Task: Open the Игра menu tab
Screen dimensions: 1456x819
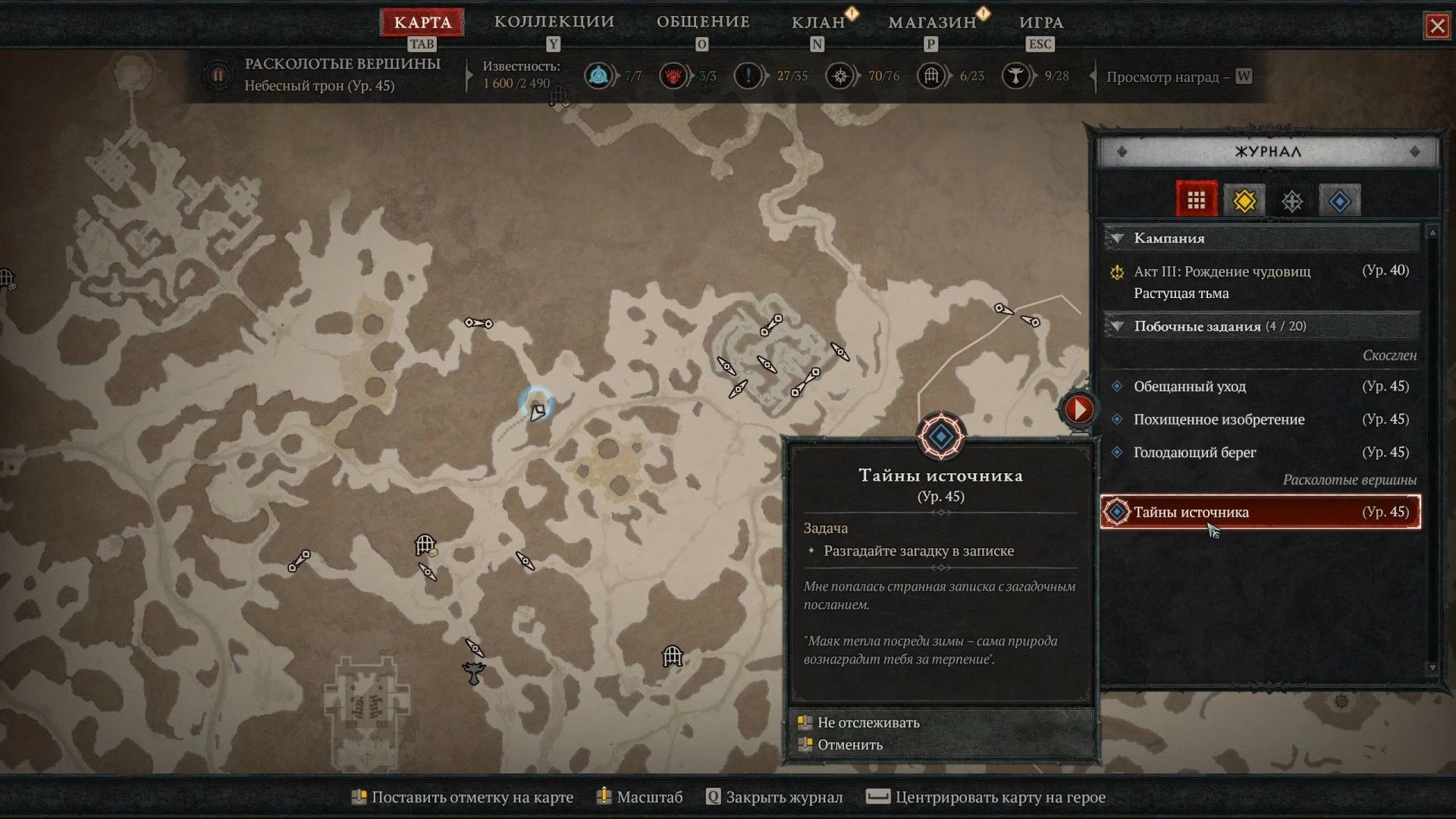Action: [1041, 23]
